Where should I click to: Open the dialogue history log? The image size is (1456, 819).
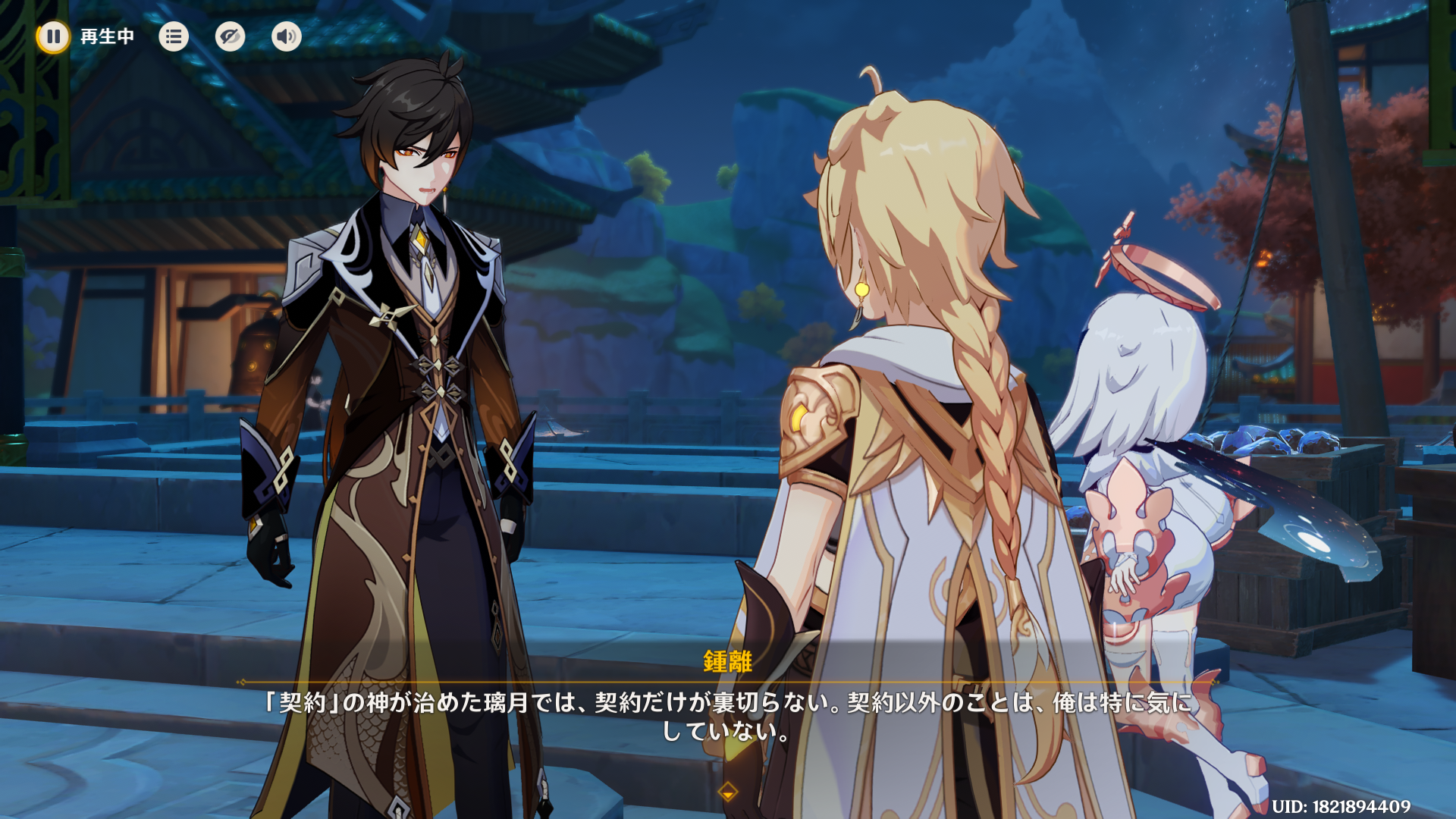(x=174, y=36)
